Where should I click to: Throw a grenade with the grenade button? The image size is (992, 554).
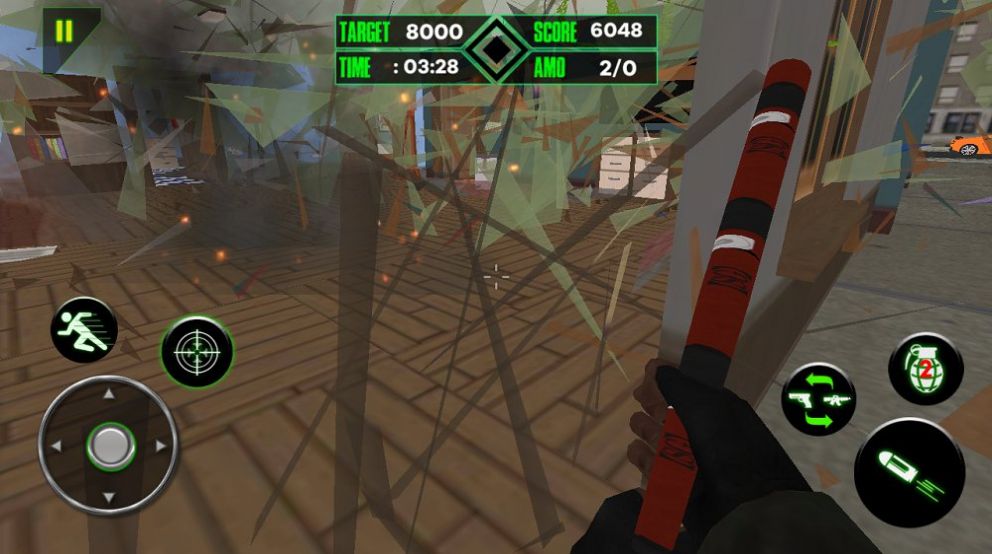(925, 369)
